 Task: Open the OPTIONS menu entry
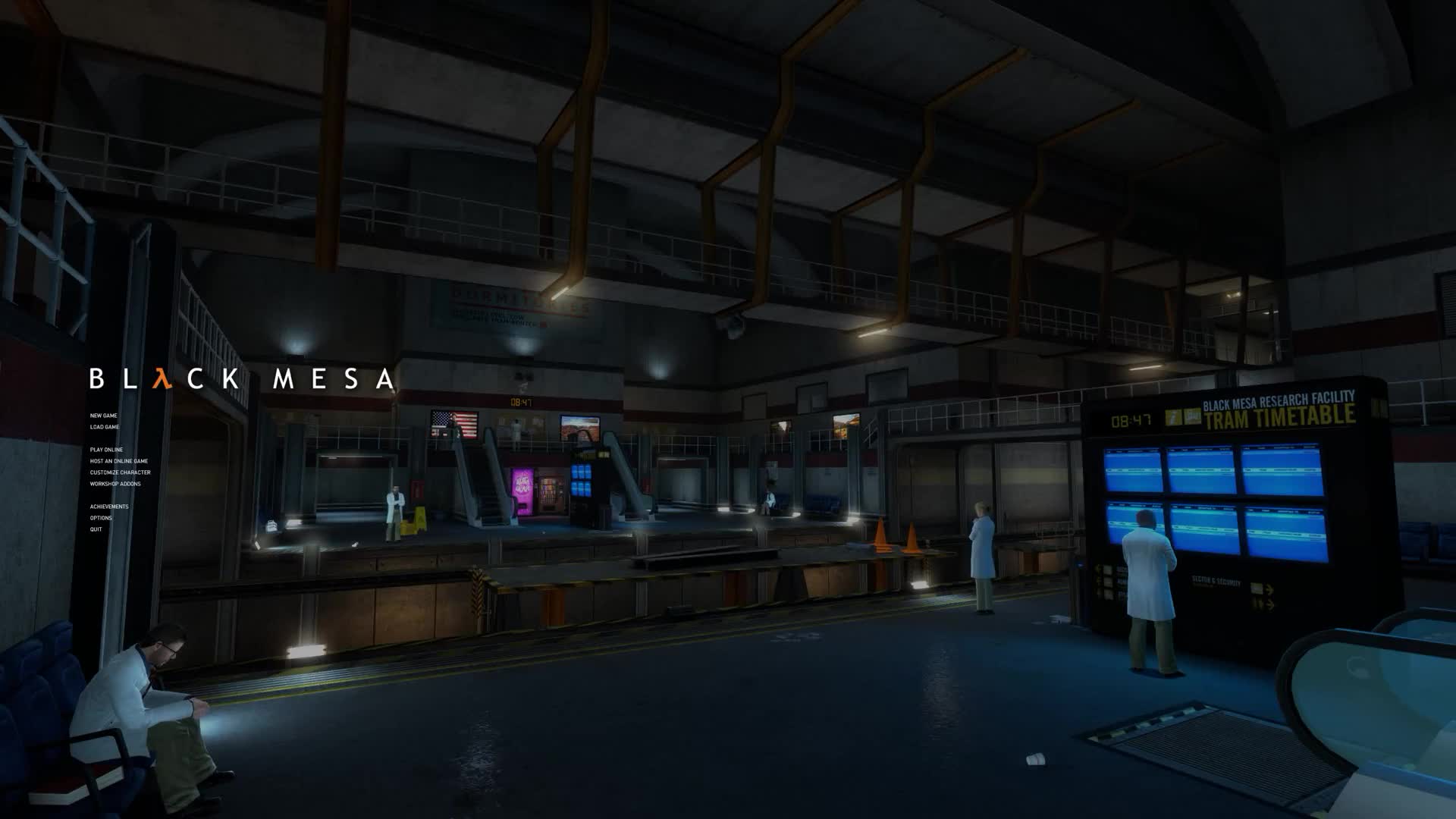102,517
